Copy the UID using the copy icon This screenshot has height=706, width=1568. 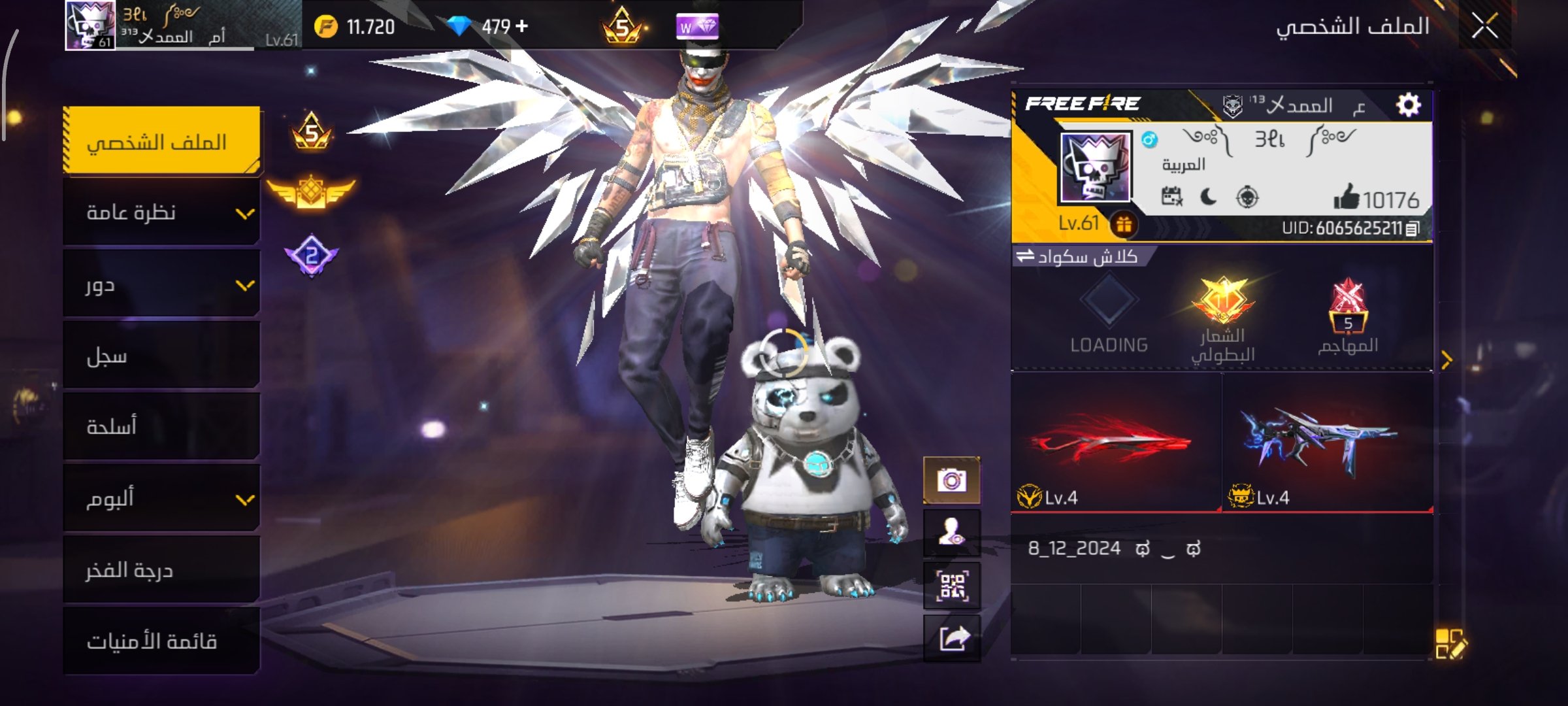point(1413,229)
